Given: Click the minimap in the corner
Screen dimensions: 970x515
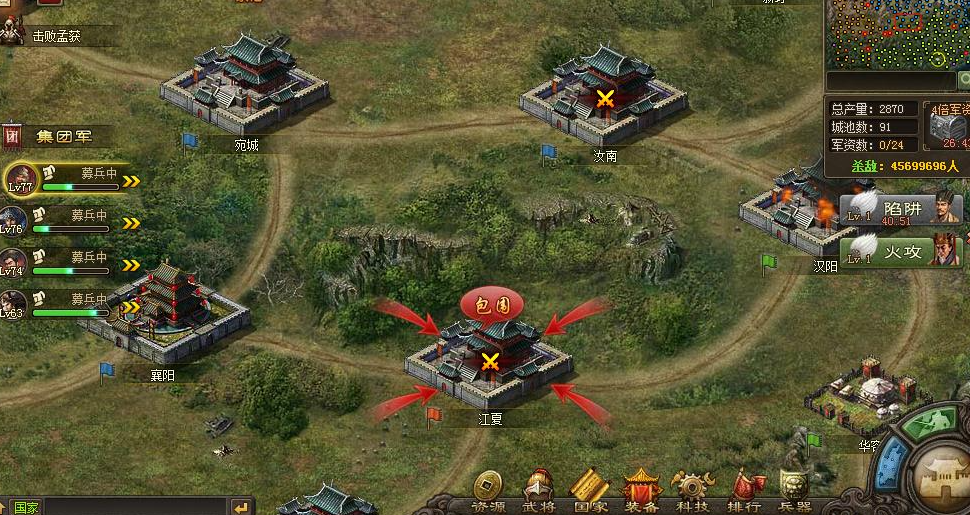Looking at the screenshot, I should point(897,34).
